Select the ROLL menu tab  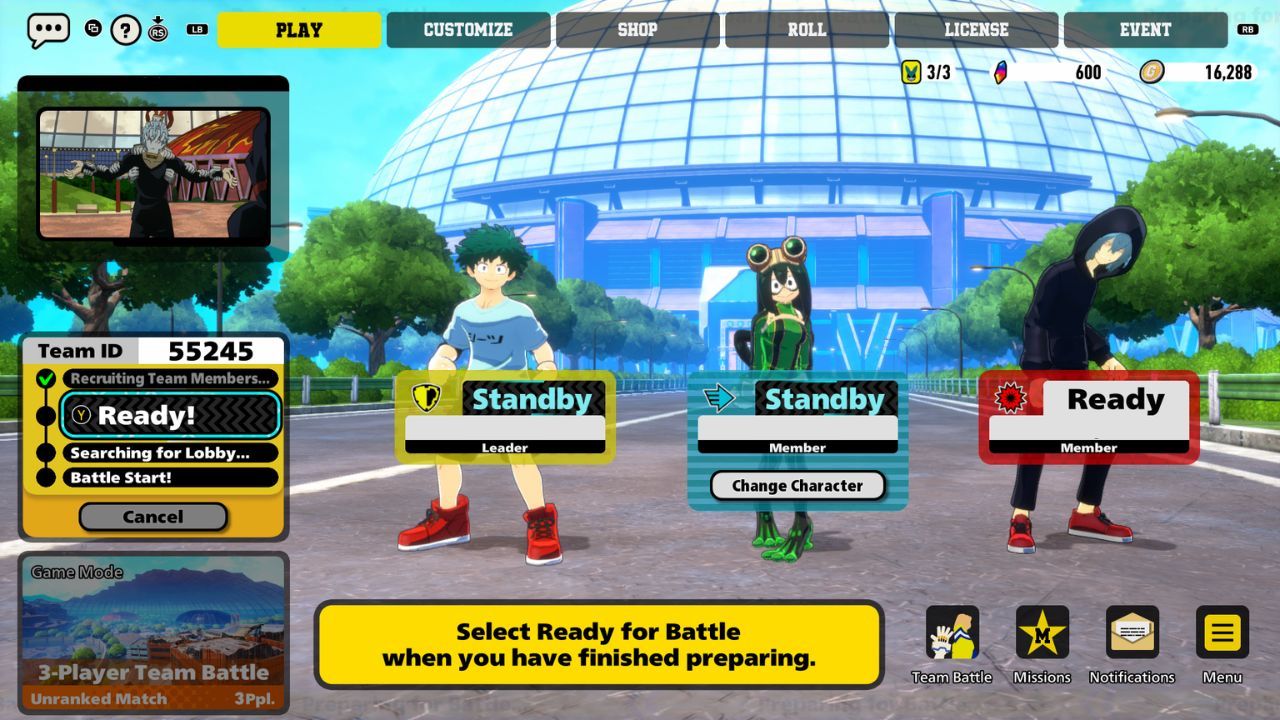click(x=806, y=29)
